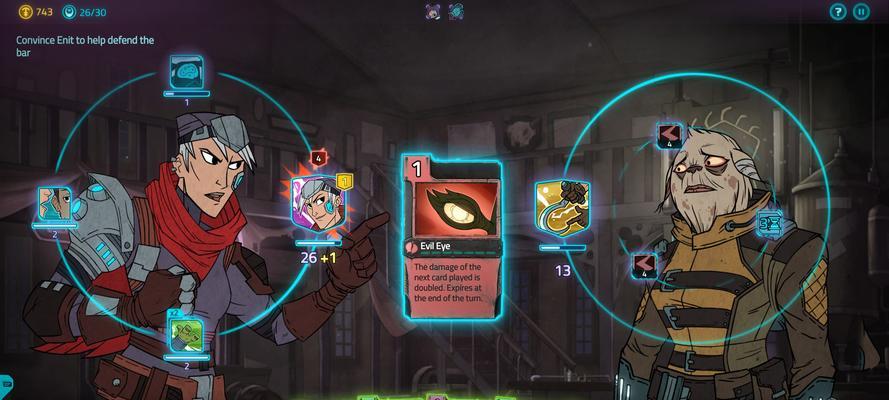Select the green creature argument icon
Image resolution: width=889 pixels, height=400 pixels.
click(187, 335)
